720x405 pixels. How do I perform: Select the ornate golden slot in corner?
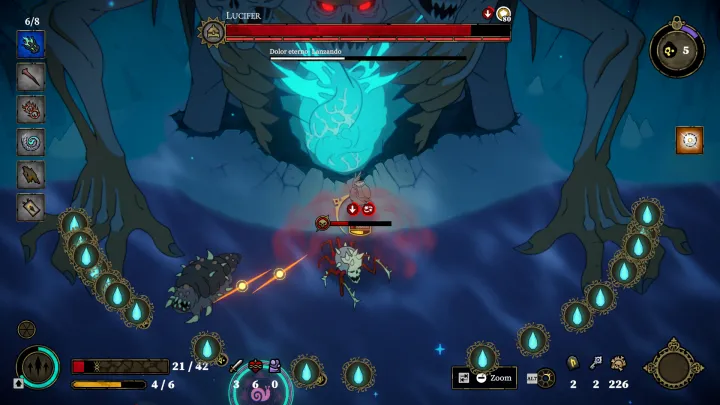click(674, 366)
